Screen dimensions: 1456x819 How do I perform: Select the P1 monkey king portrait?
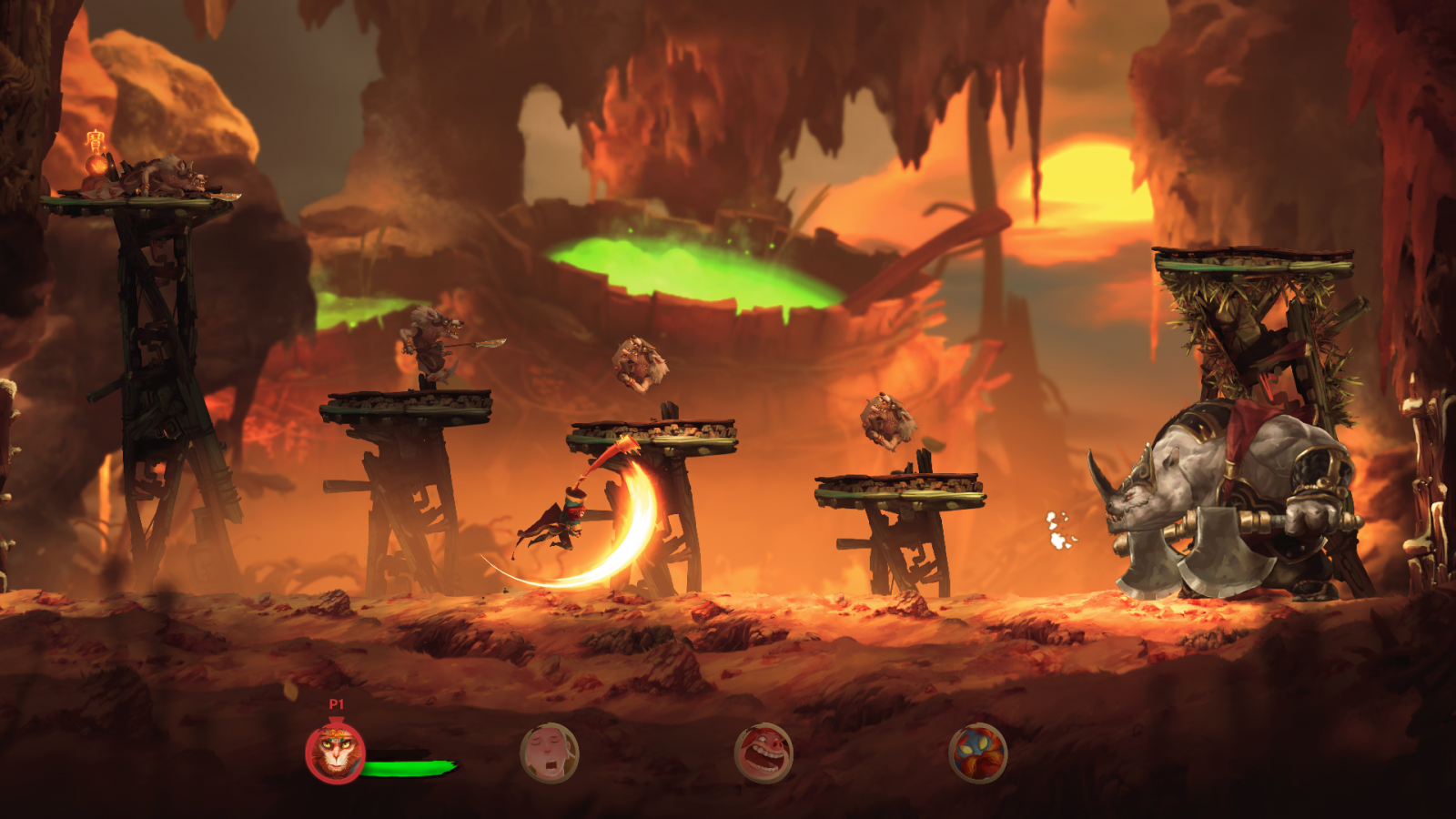[x=335, y=753]
